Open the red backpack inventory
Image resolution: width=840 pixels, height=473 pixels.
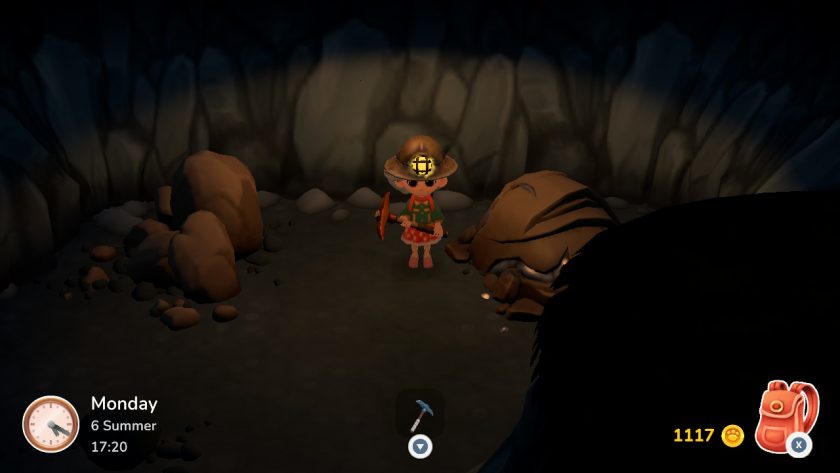(x=785, y=415)
